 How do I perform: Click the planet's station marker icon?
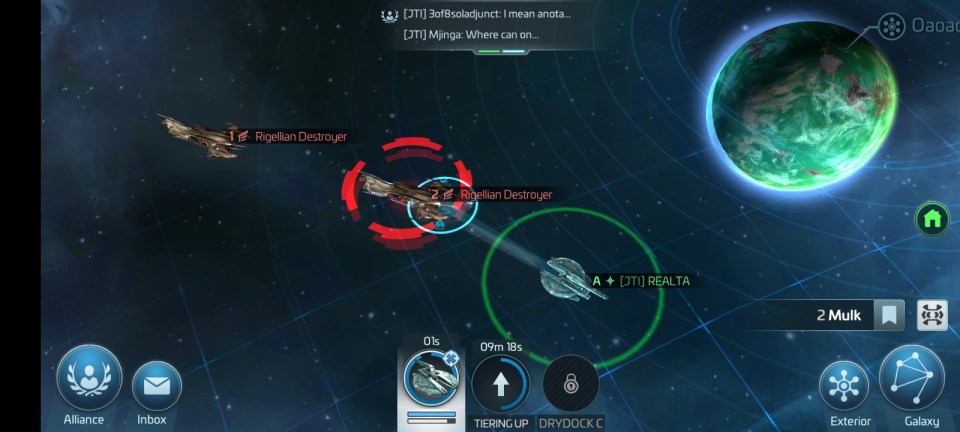coord(891,27)
